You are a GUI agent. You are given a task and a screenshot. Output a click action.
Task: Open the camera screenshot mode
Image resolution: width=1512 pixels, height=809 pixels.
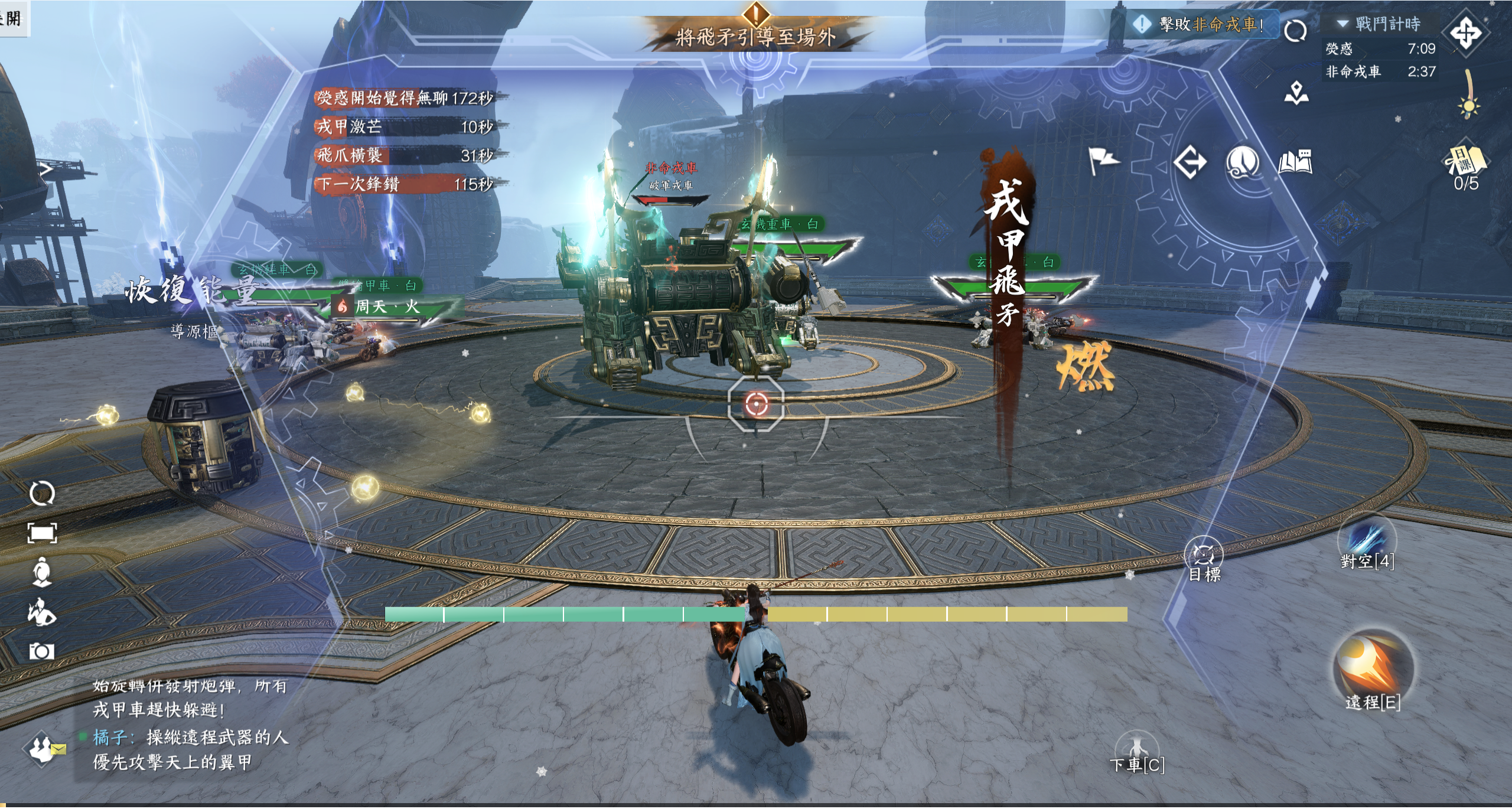41,651
